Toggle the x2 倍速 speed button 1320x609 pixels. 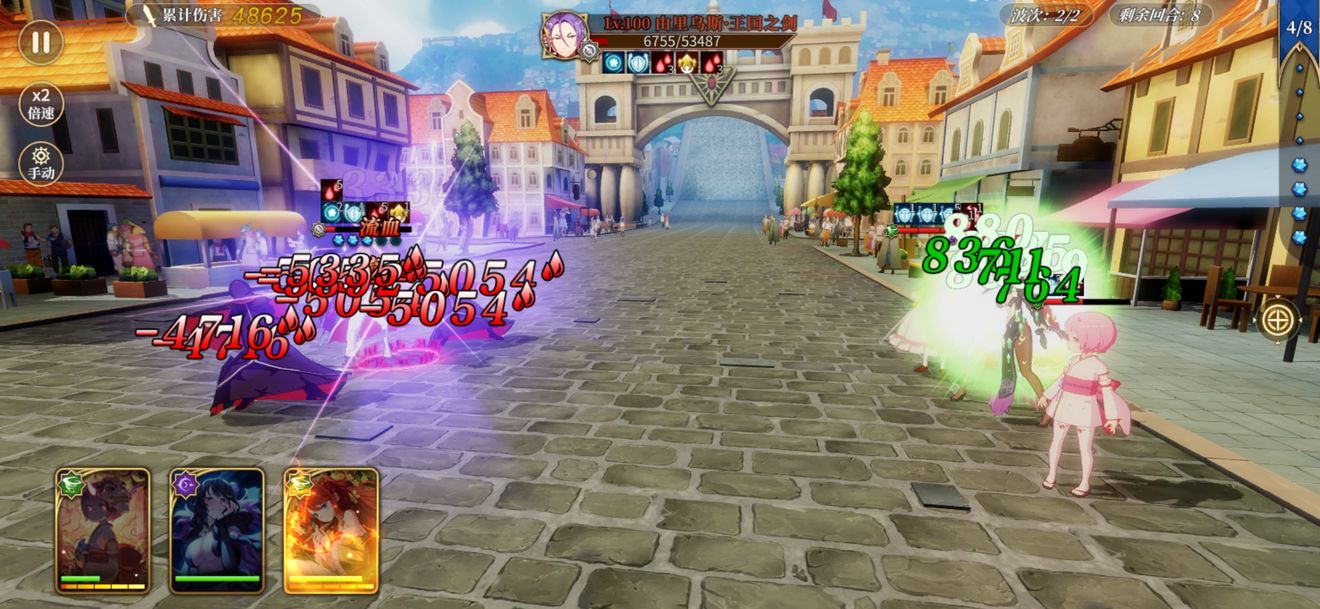(41, 102)
